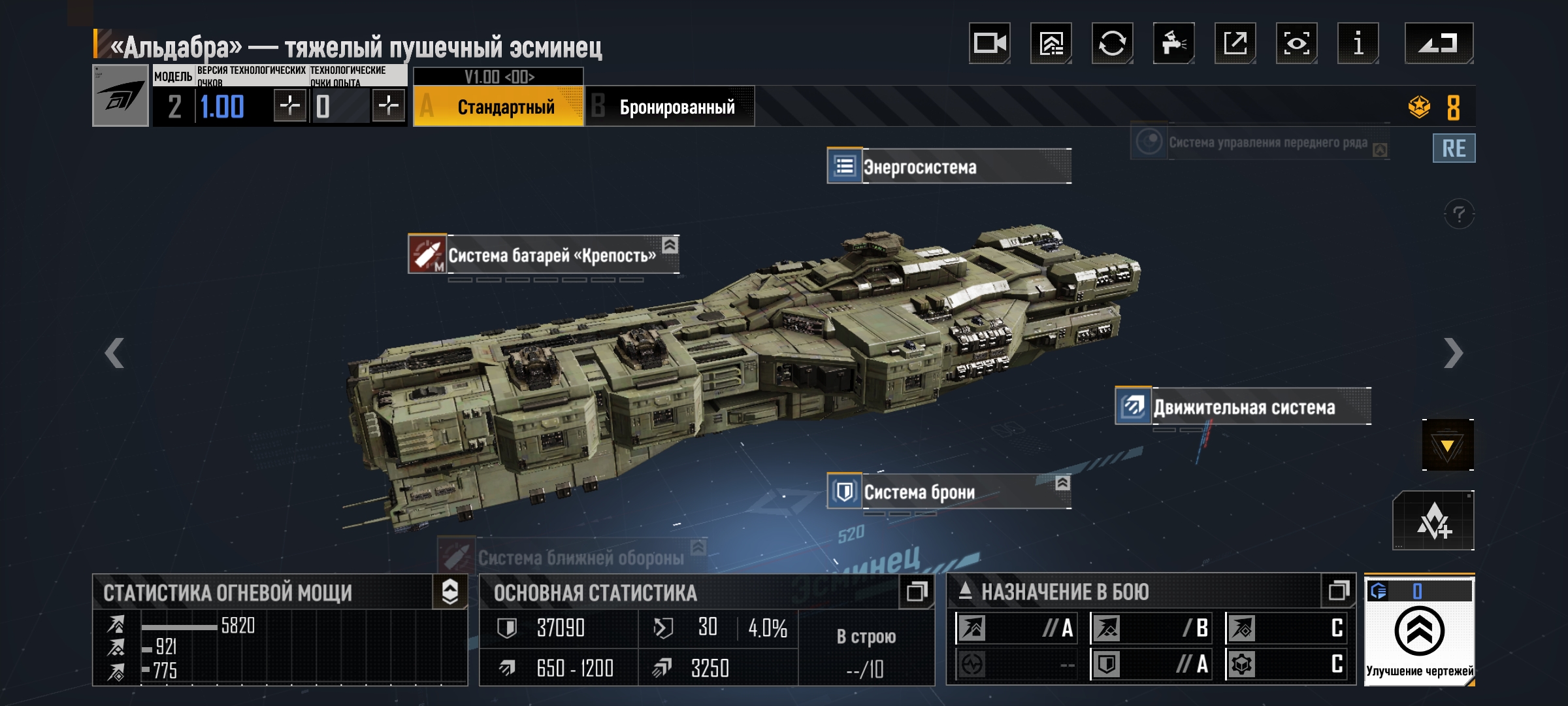Expand the Основная статистика panel
This screenshot has width=1568, height=706.
click(x=916, y=592)
